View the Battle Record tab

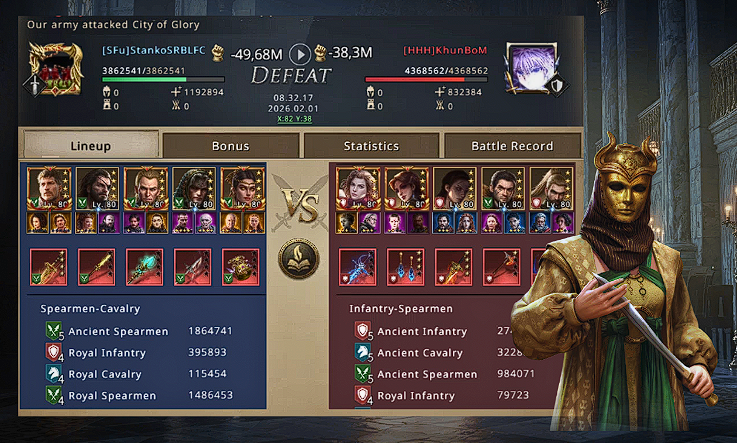(x=511, y=146)
